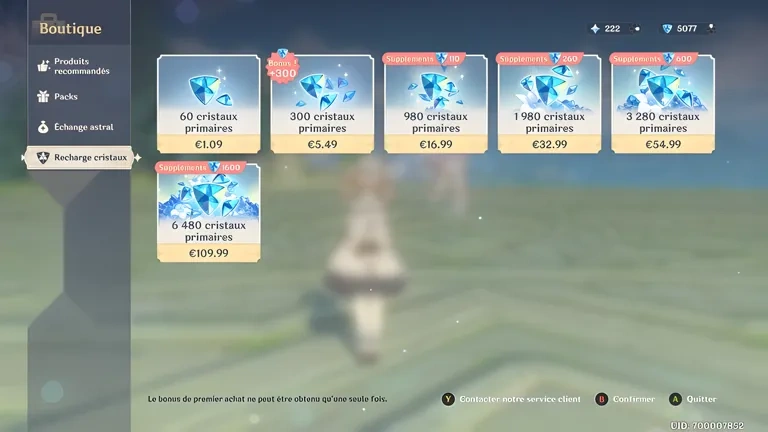Click the add button beside the 222 currency
768x432 pixels.
point(636,28)
